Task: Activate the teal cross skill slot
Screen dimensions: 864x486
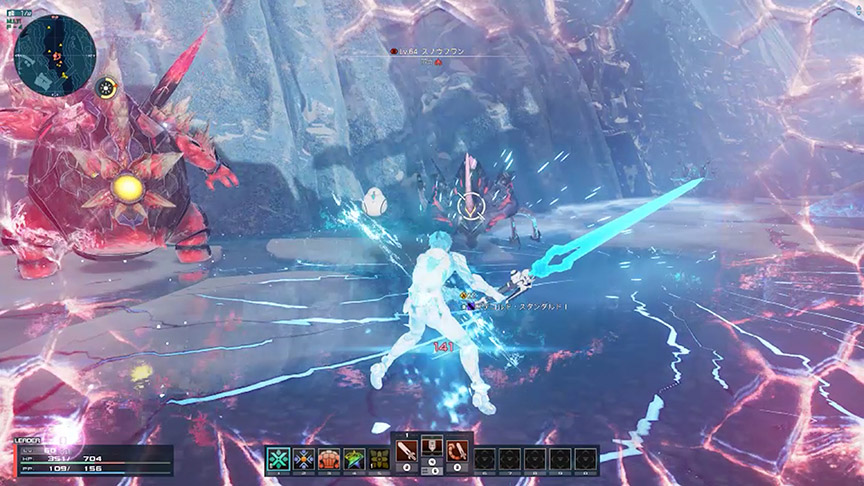Action: point(278,459)
